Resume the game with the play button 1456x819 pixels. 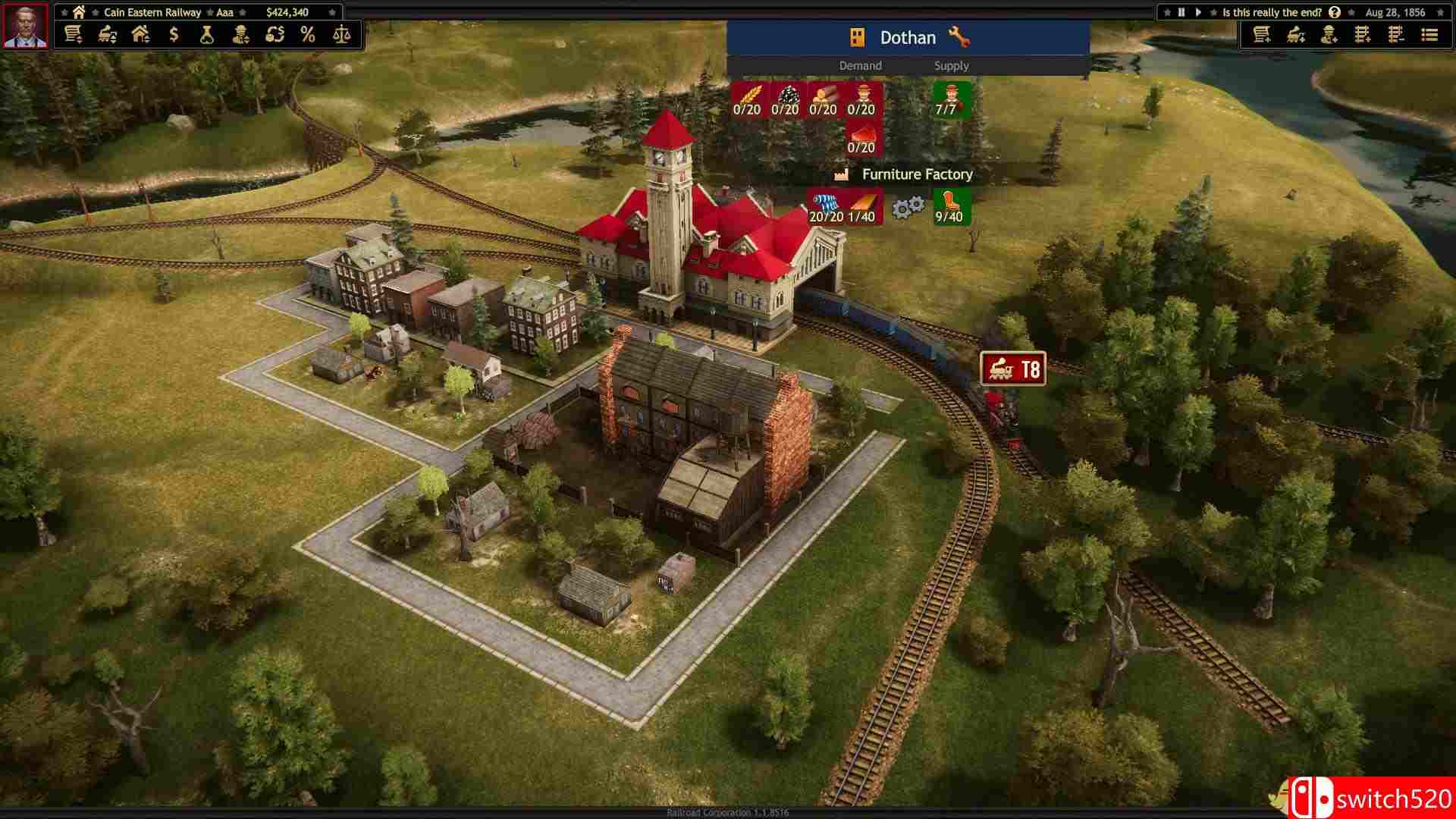pyautogui.click(x=1199, y=13)
